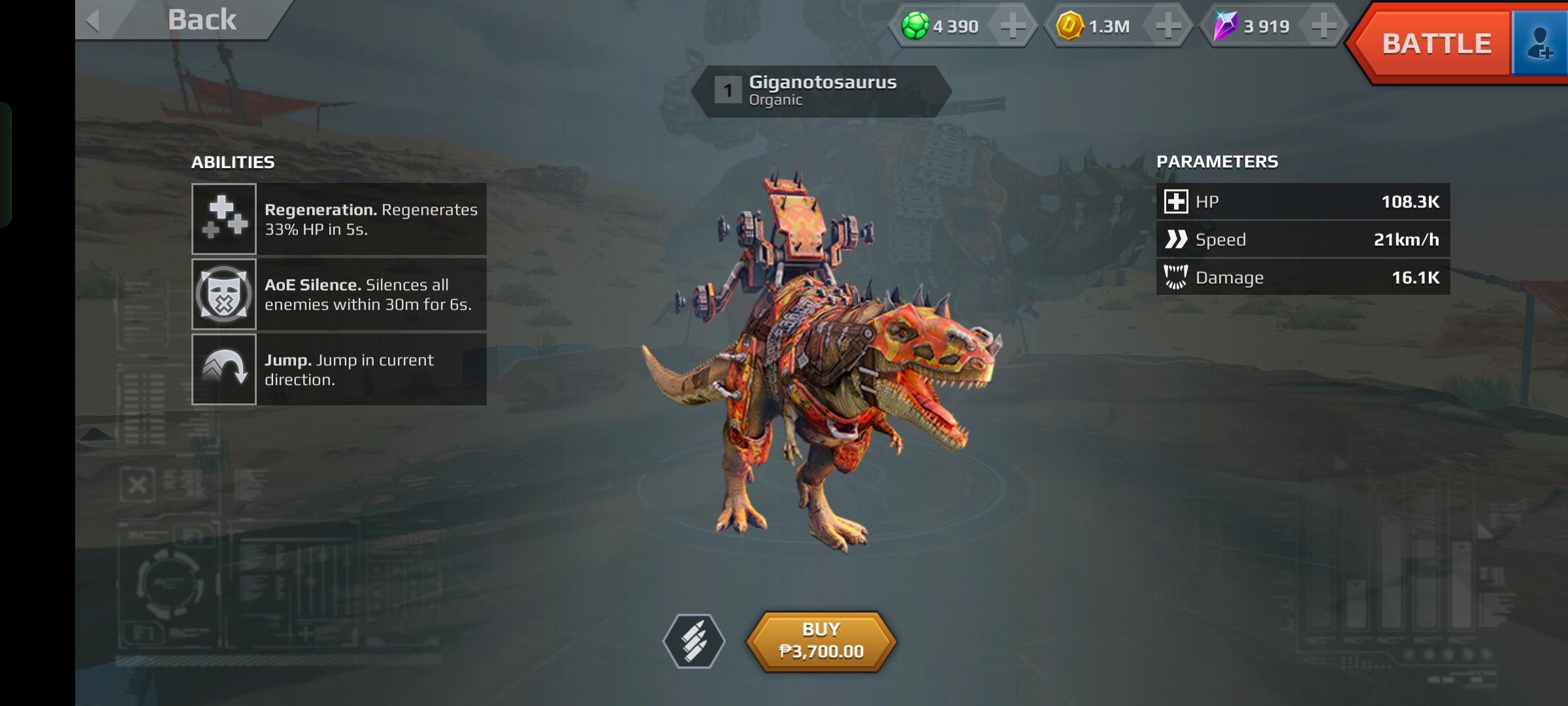Start a match with the BATTLE button
1568x706 pixels.
coord(1436,44)
